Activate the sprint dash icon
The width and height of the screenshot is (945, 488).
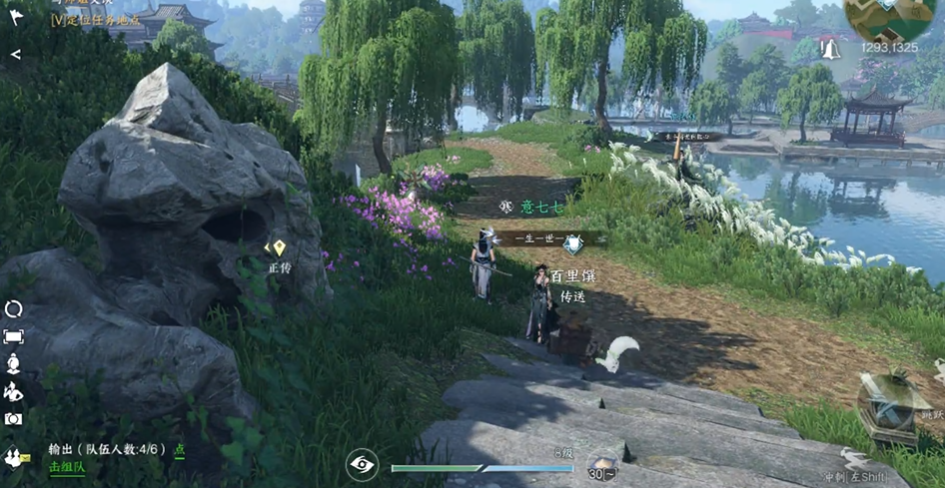tap(855, 459)
